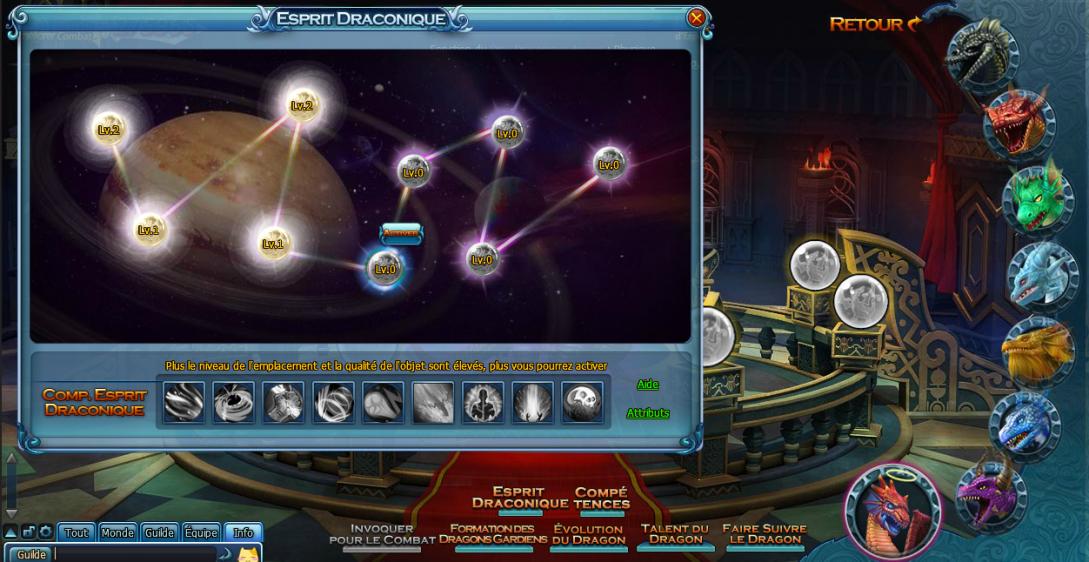Open Invoquer pour le Combat
1089x562 pixels.
(x=382, y=534)
